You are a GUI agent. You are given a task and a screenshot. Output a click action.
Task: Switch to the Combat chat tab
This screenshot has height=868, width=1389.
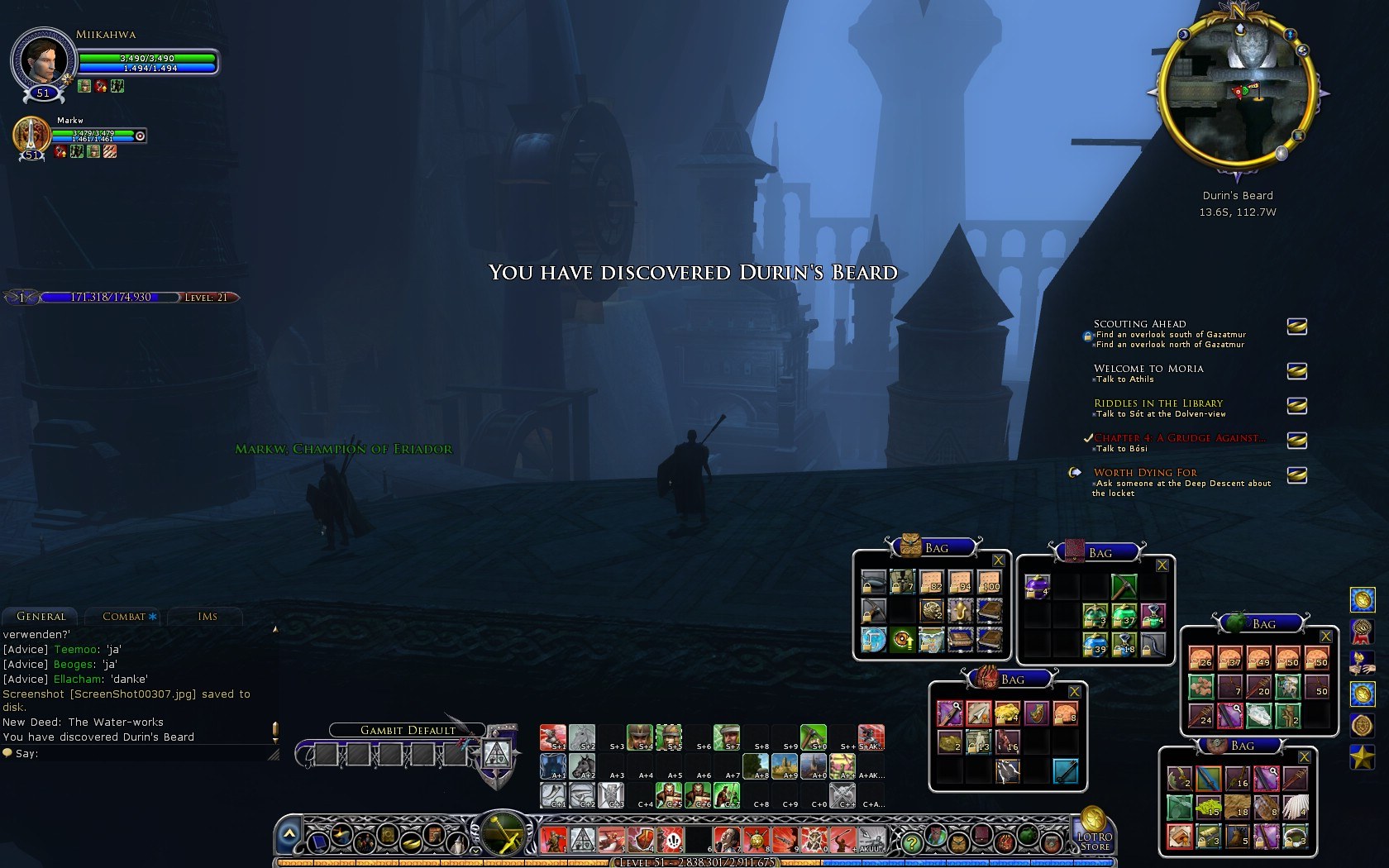coord(124,617)
